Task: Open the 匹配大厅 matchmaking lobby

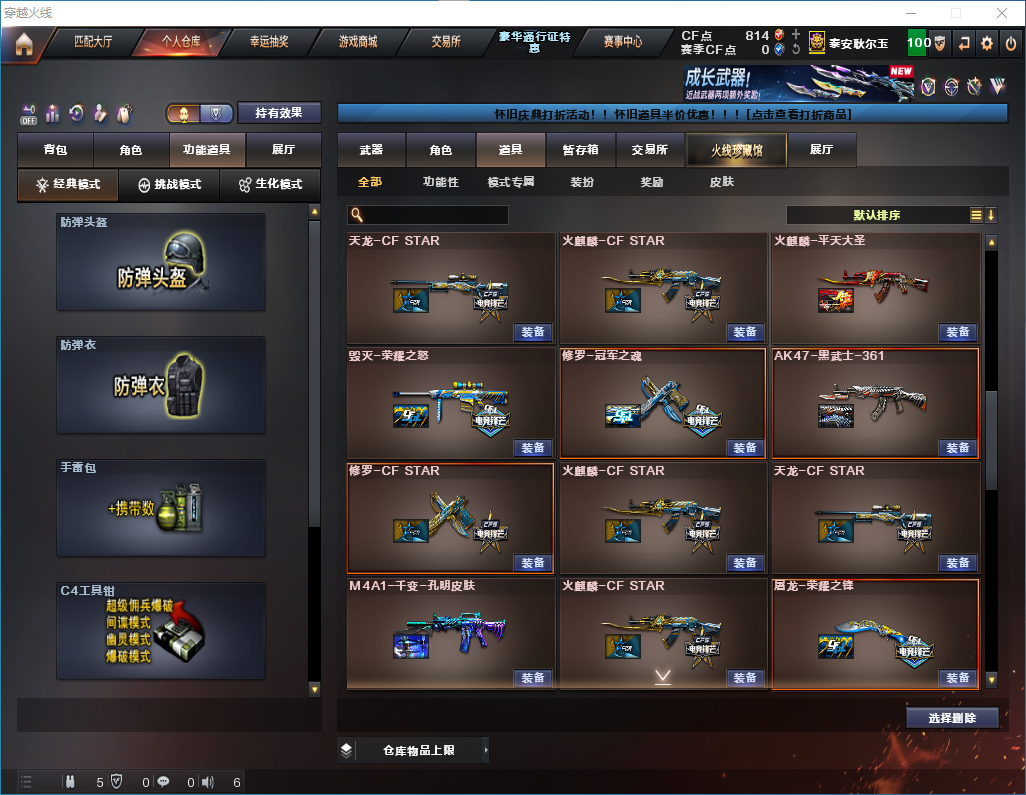Action: click(93, 42)
